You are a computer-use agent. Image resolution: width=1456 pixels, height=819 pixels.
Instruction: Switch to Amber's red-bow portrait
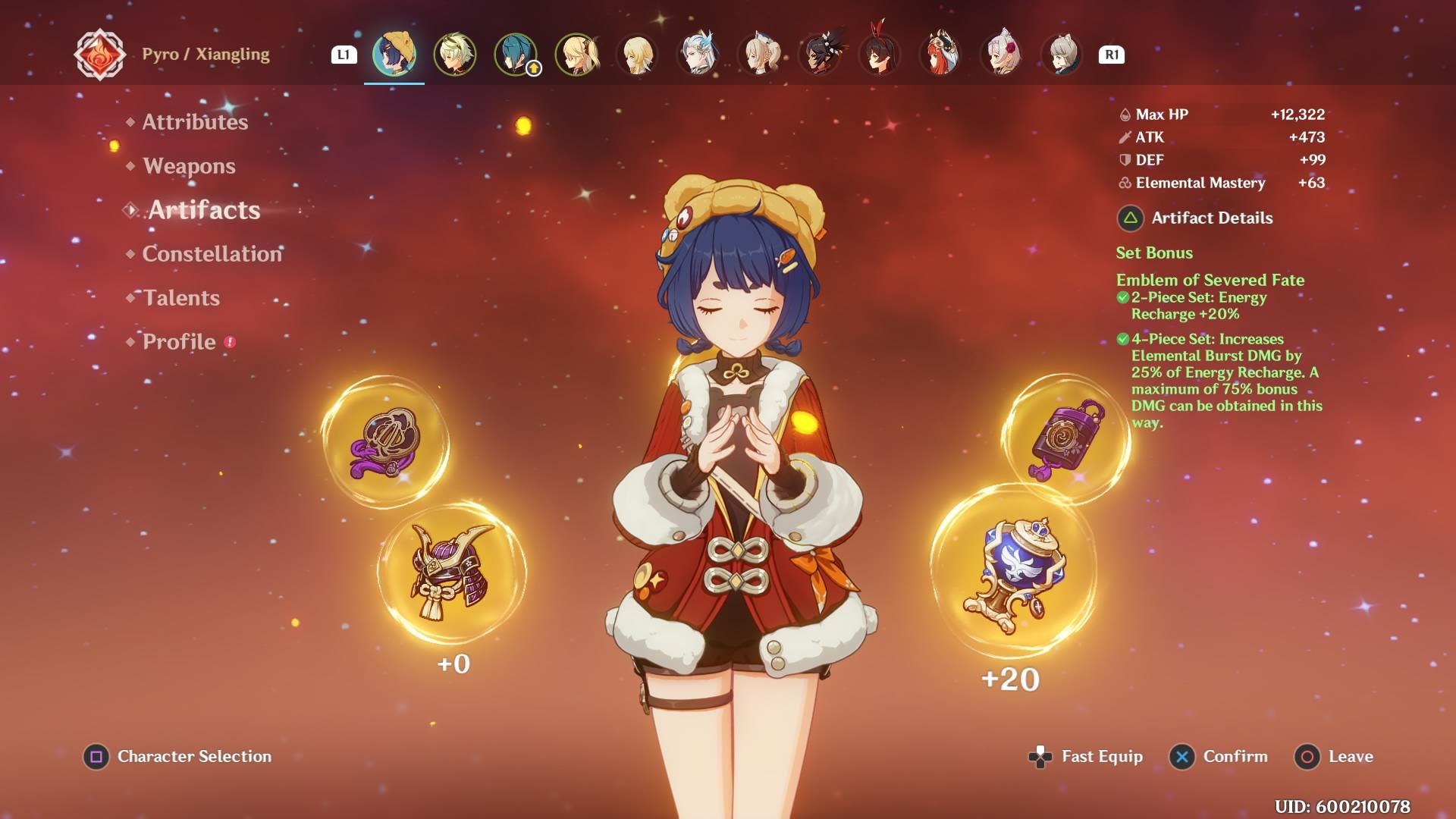(x=880, y=54)
